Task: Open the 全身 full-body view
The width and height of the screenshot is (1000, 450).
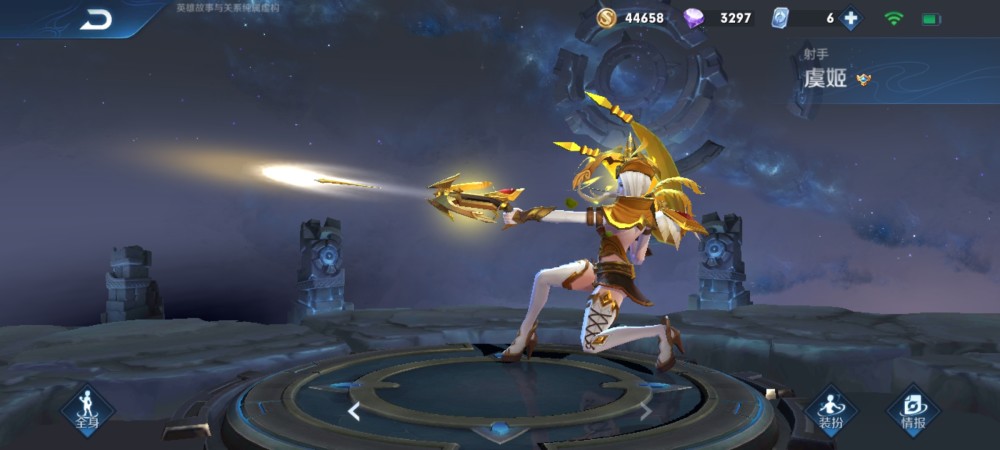Action: coord(87,410)
